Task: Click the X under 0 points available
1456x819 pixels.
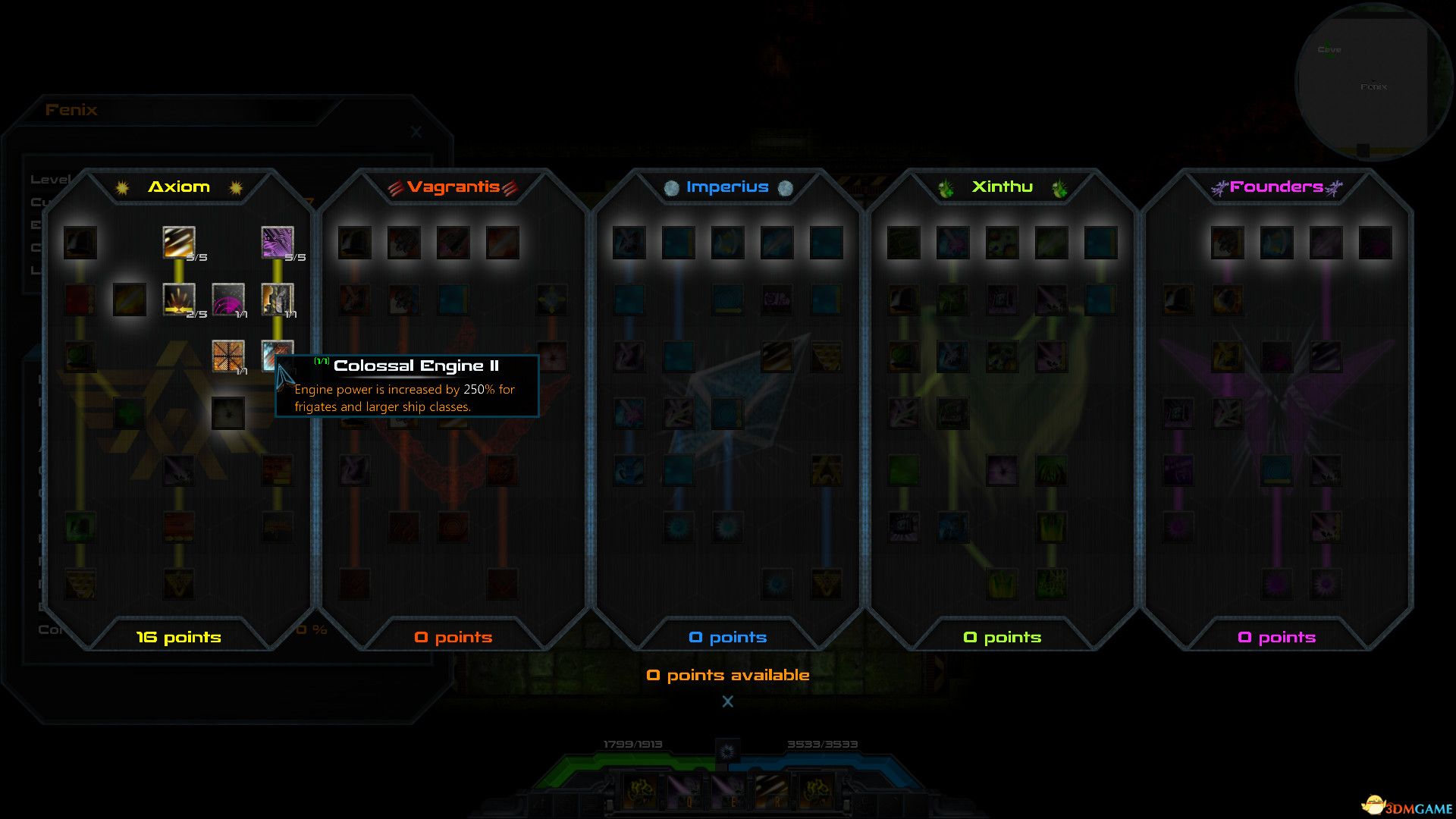Action: coord(727,701)
